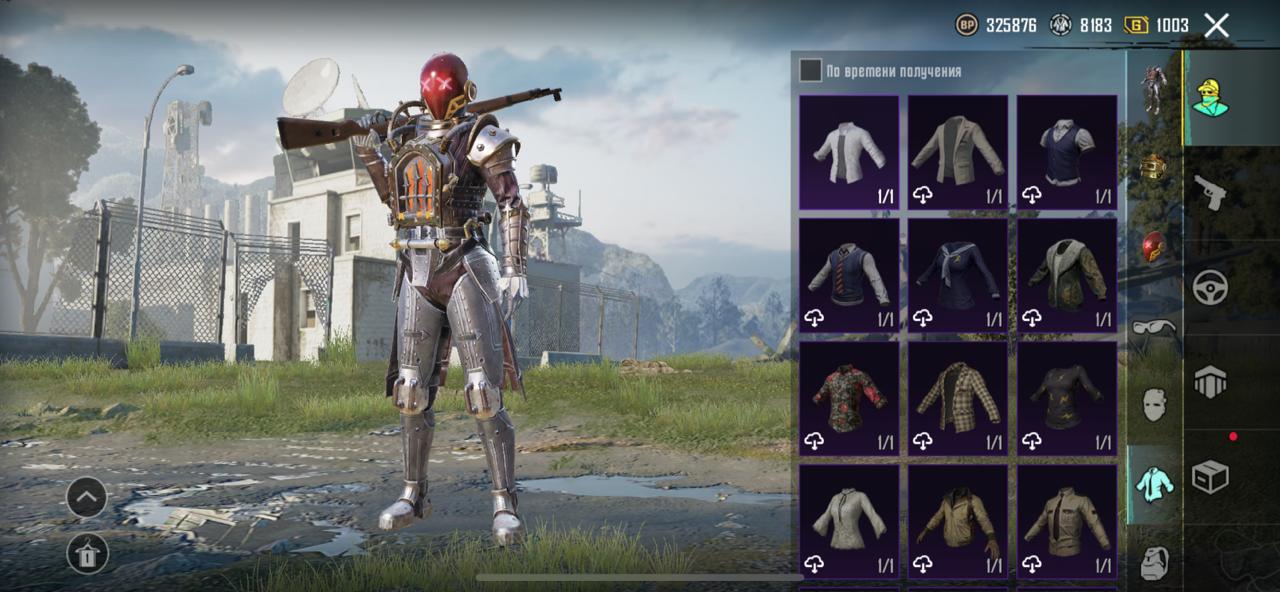Open the crate box category
Viewport: 1280px width, 592px height.
coord(1210,477)
